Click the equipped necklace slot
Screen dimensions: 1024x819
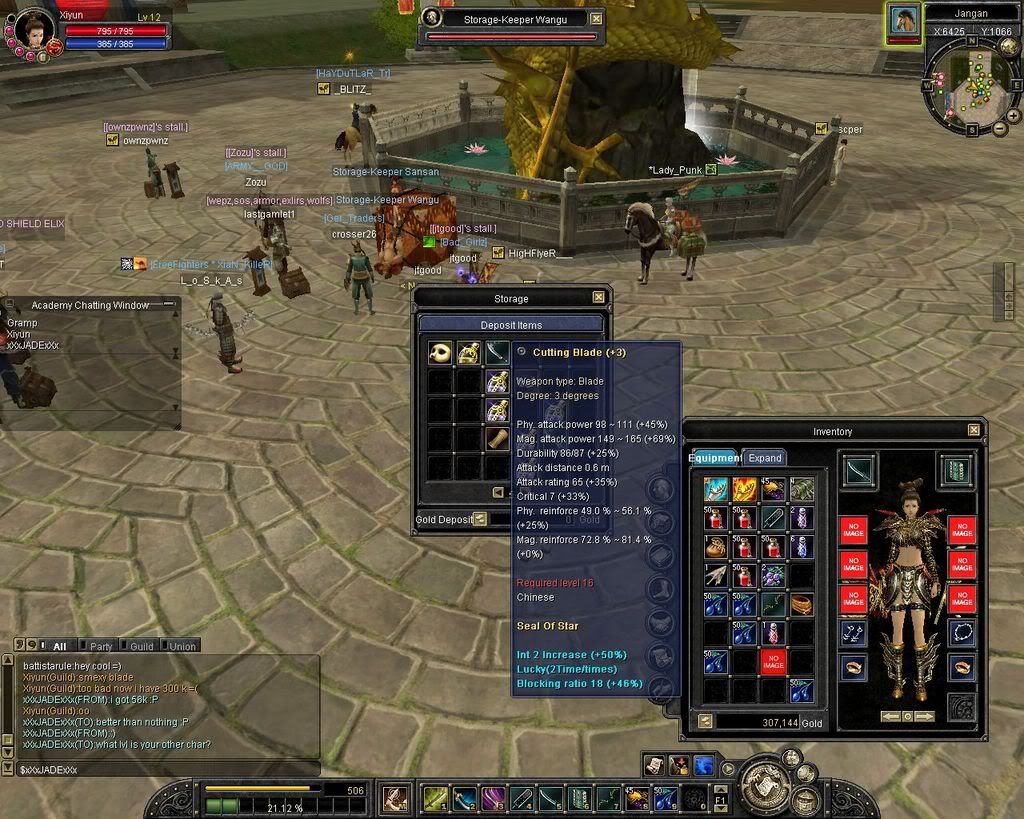click(961, 632)
